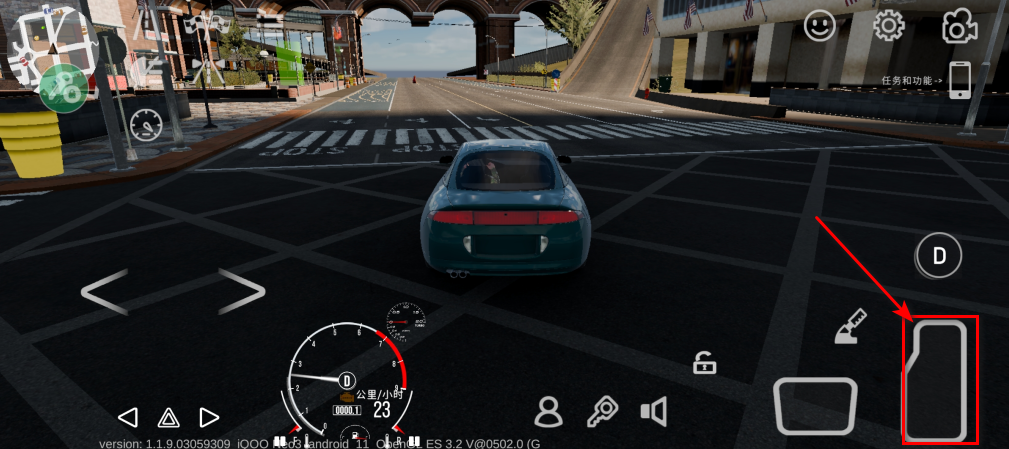The width and height of the screenshot is (1009, 449).
Task: Steer right with the right arrow
Action: point(240,292)
